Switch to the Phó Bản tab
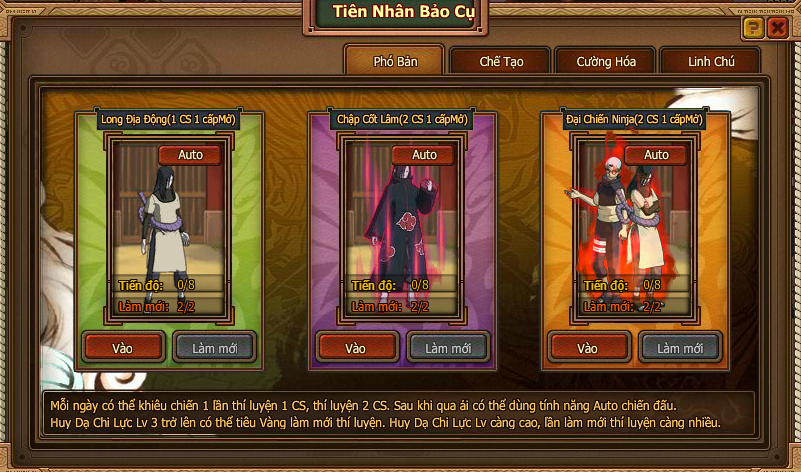The image size is (801, 472). point(395,61)
